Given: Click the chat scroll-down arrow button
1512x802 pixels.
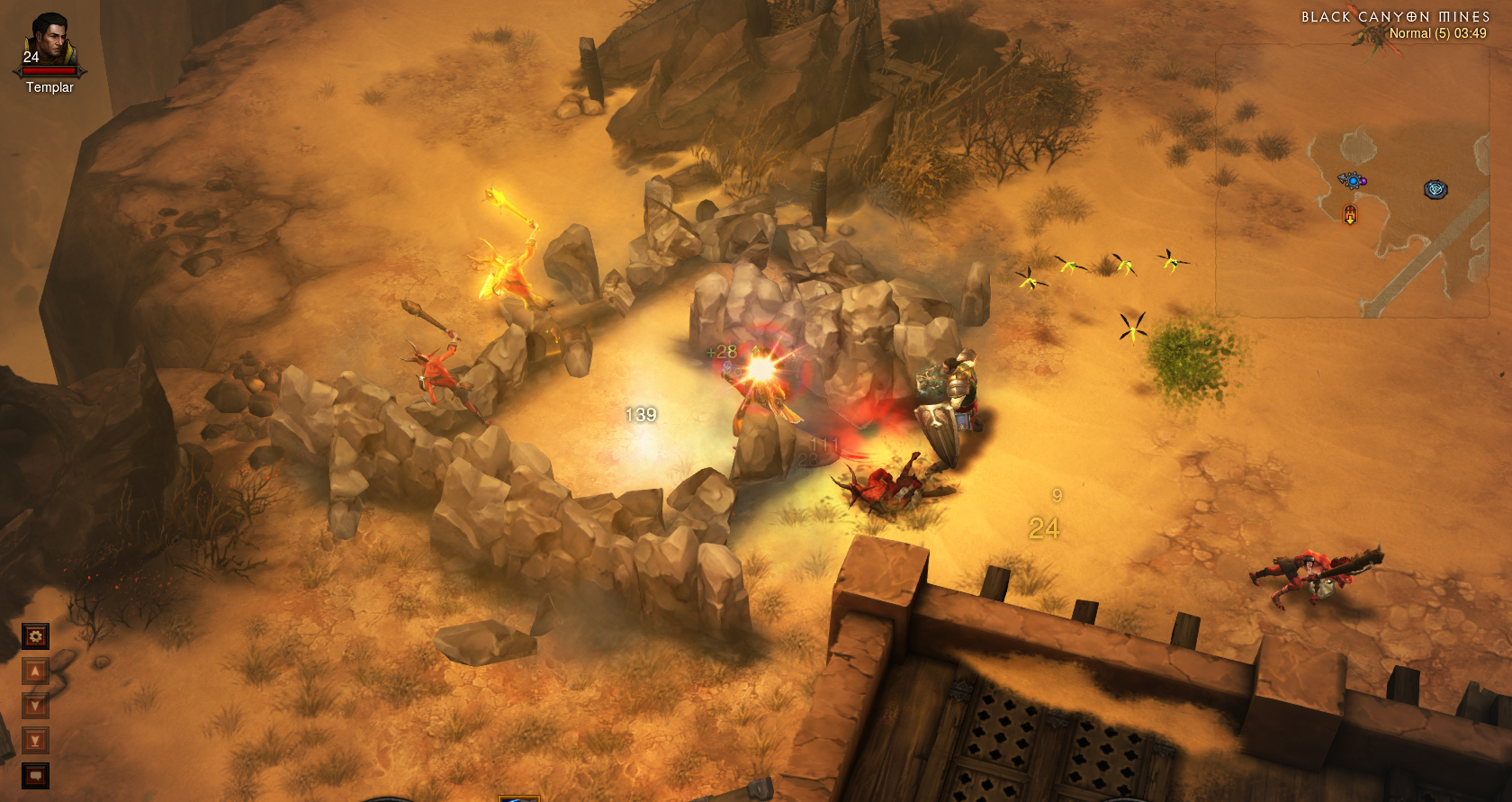Looking at the screenshot, I should [35, 706].
